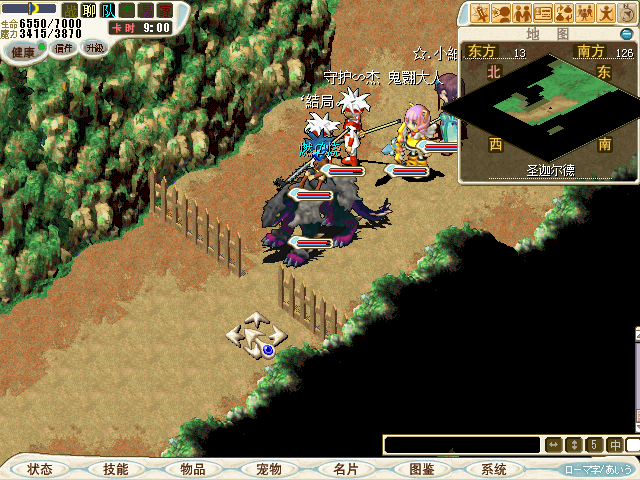Toggle the 聊 chat switch
The image size is (640, 480).
[88, 9]
